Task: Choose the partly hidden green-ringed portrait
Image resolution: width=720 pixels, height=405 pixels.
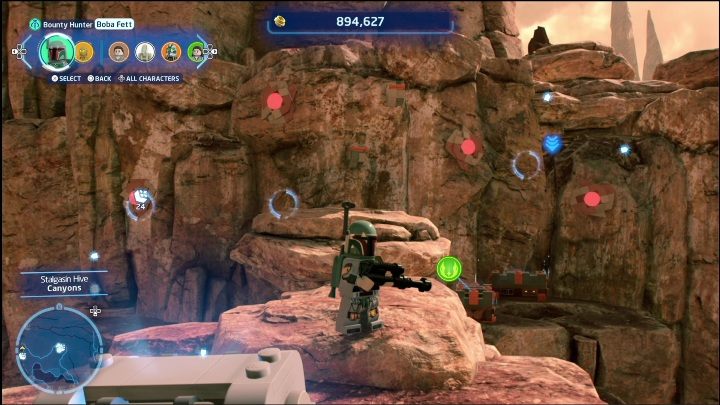Action: (196, 51)
